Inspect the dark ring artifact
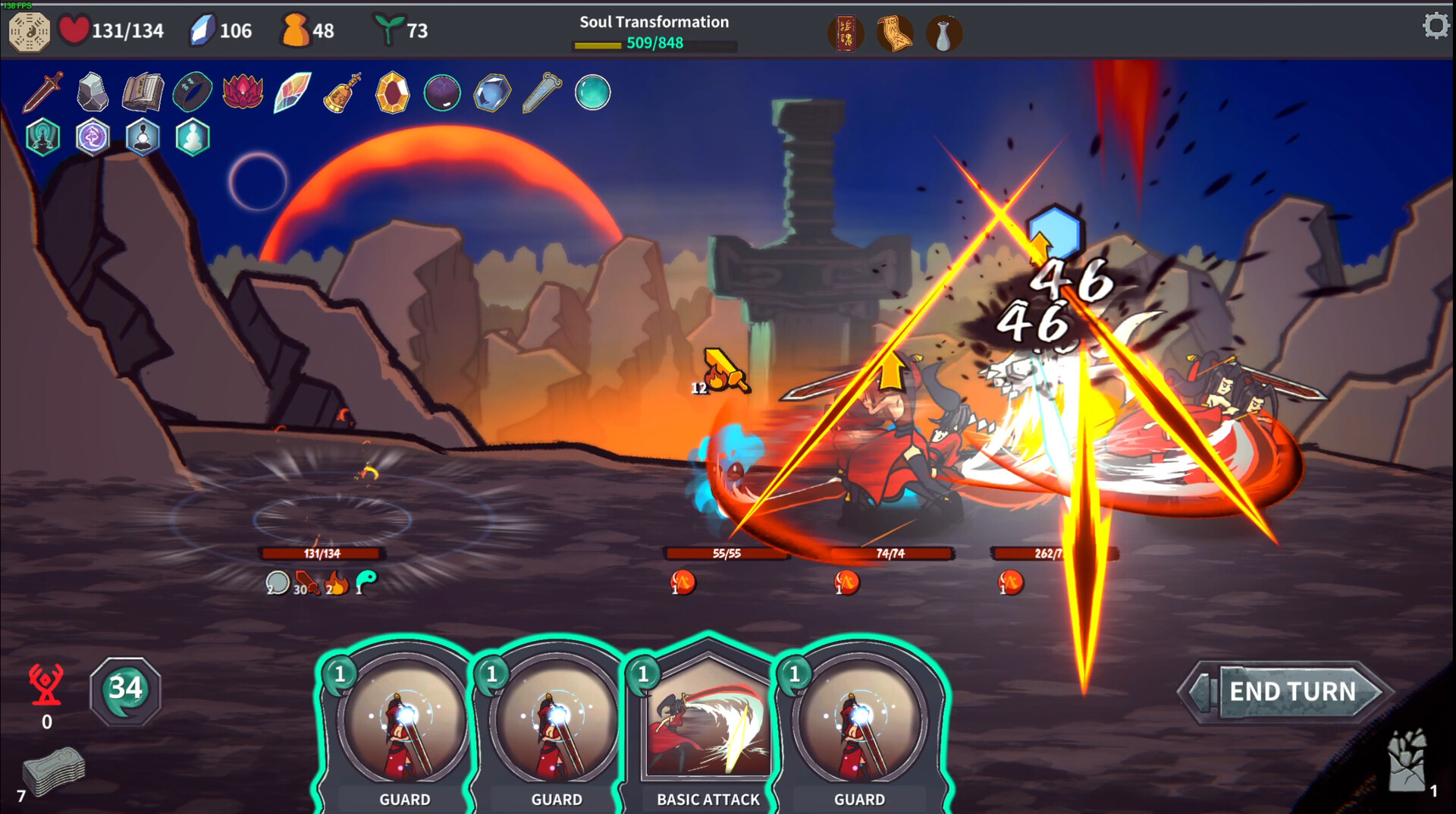The image size is (1456, 814). click(x=193, y=93)
